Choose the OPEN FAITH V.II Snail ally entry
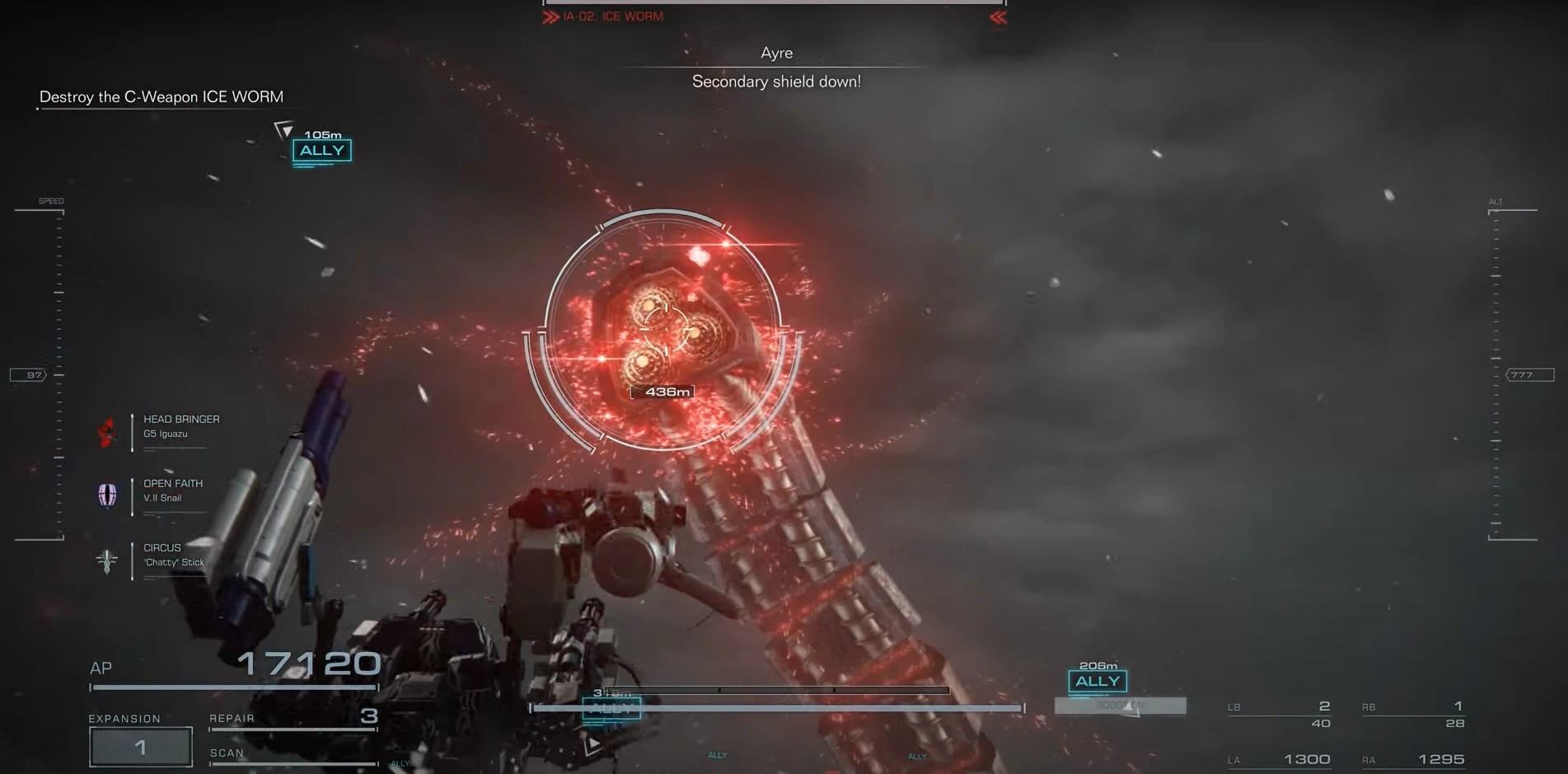This screenshot has width=1568, height=774. click(173, 490)
